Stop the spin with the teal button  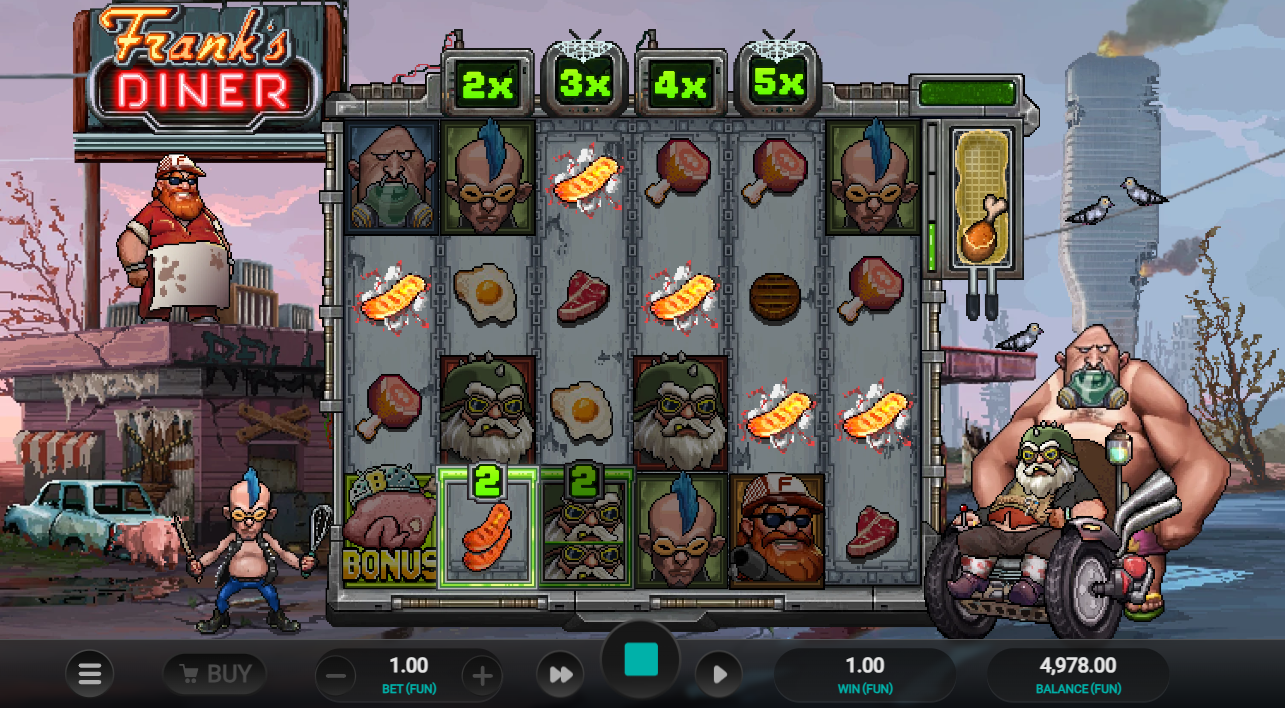click(x=640, y=660)
